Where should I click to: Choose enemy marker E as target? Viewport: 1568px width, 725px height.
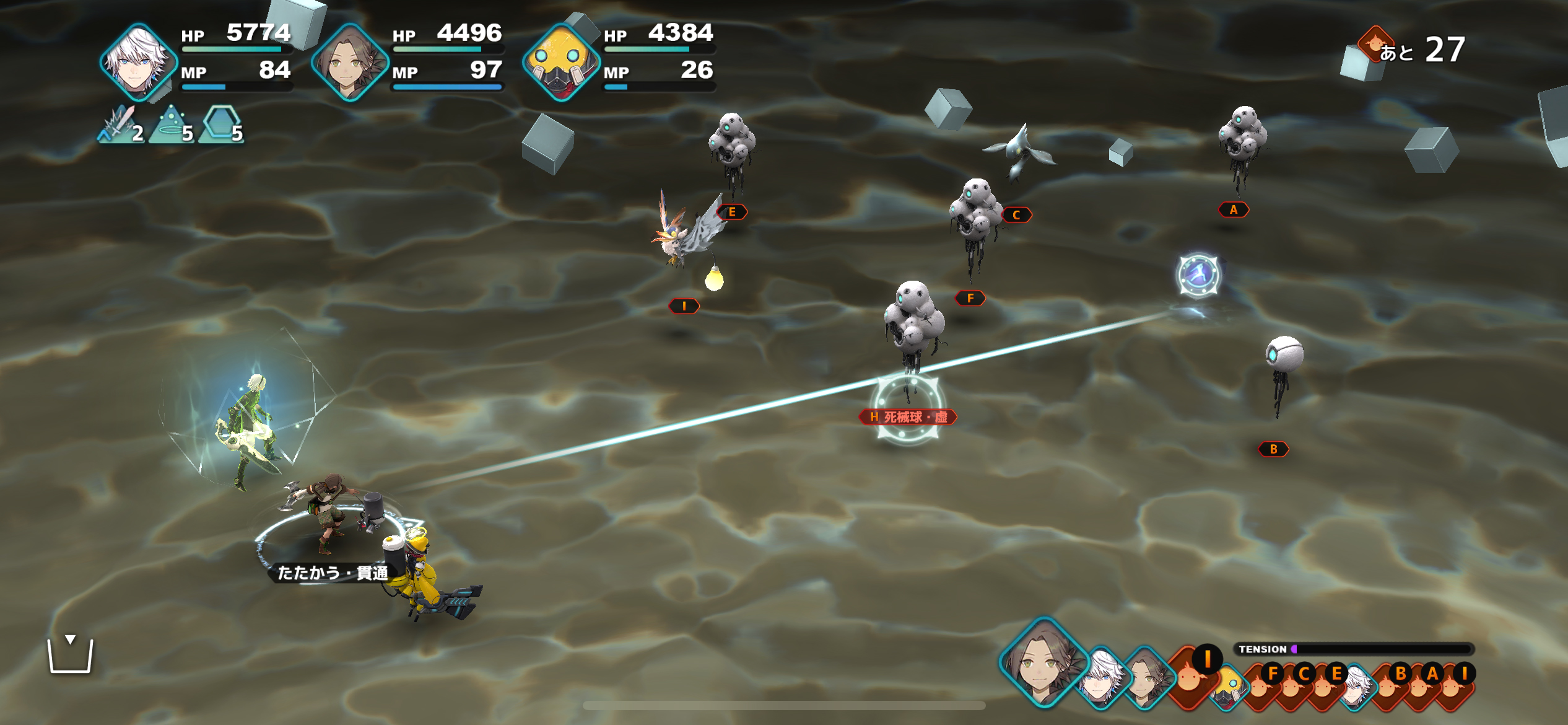732,212
